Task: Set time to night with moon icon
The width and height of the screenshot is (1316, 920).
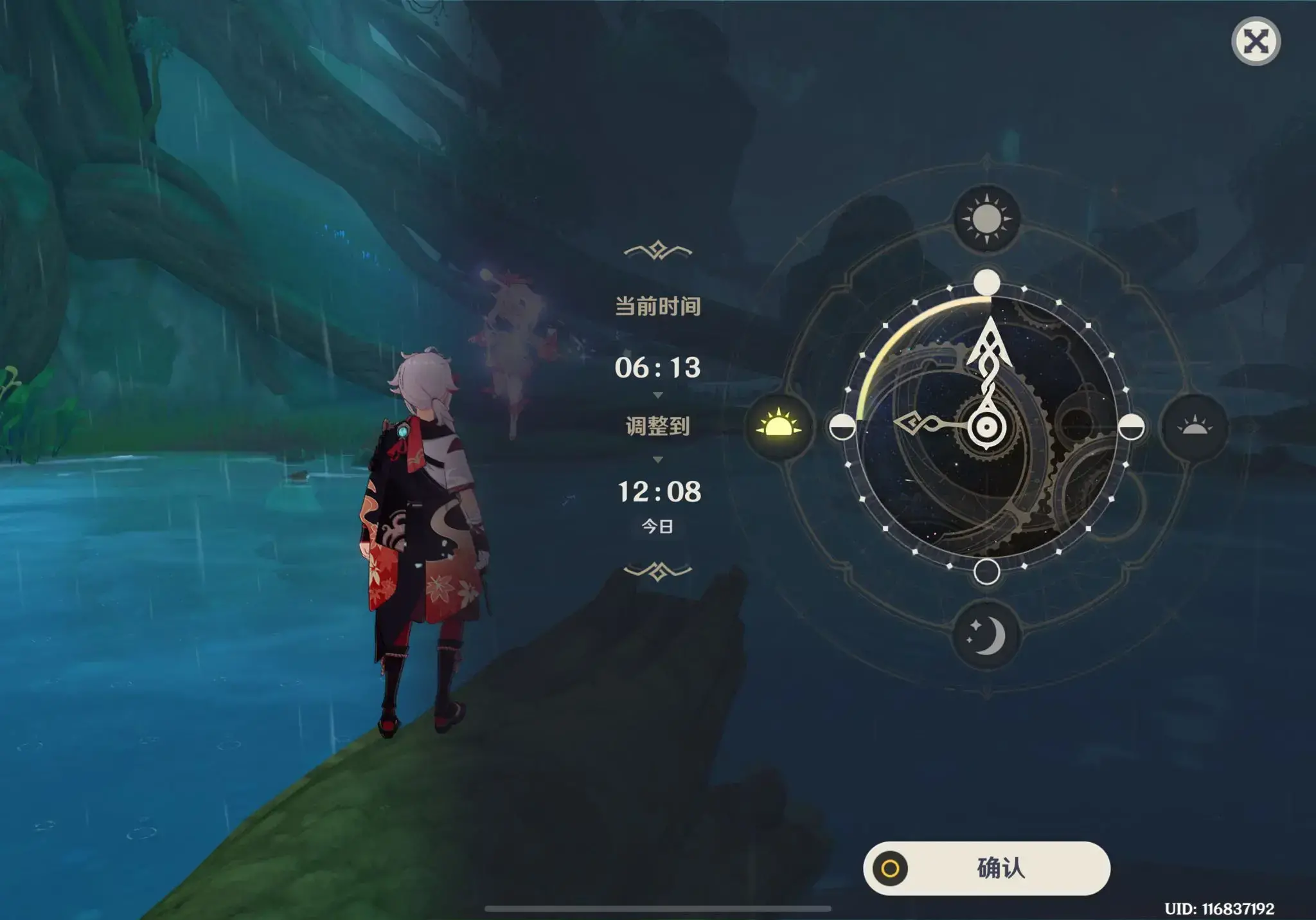Action: pos(986,635)
